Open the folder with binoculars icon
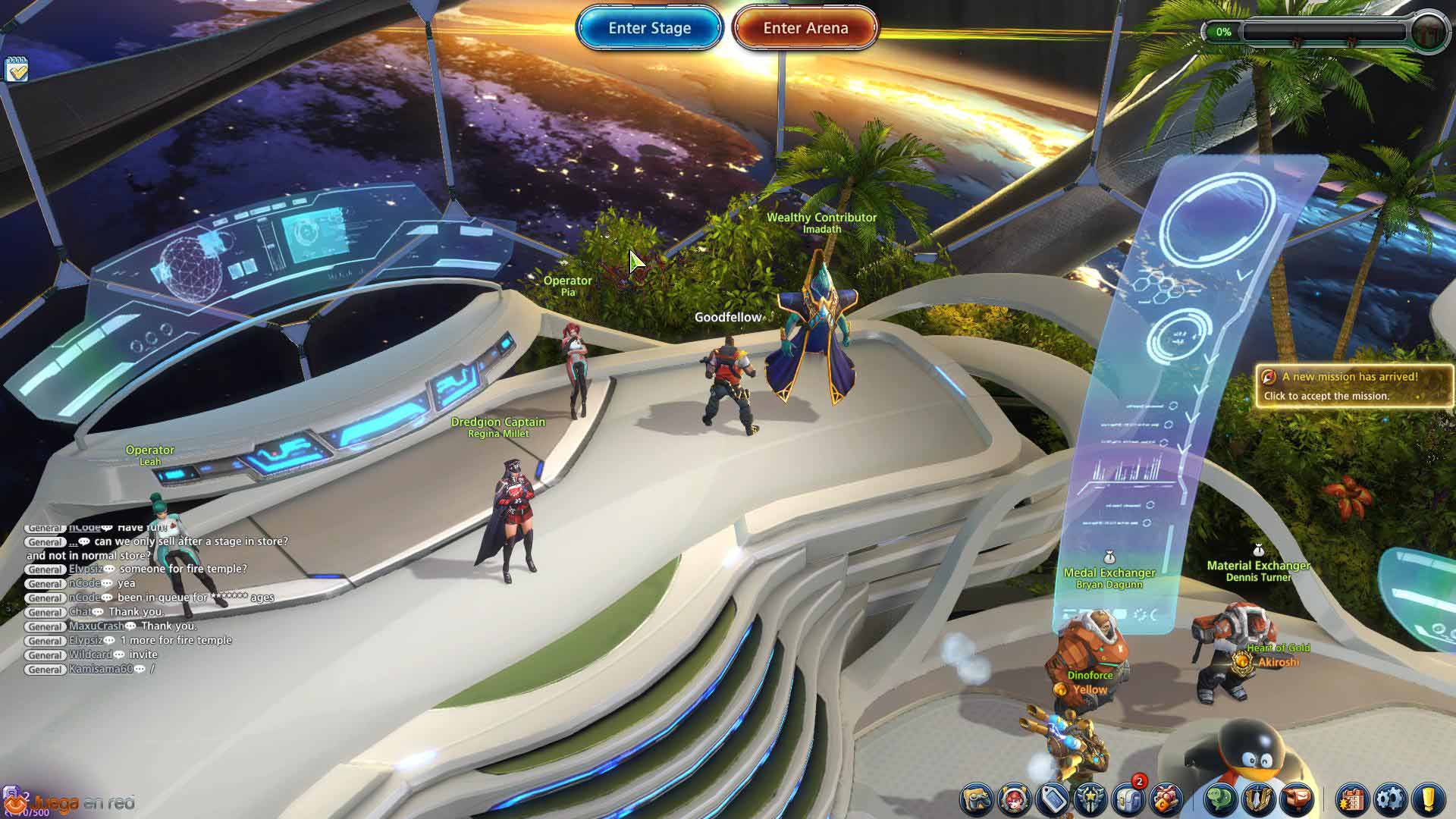The image size is (1456, 819). pyautogui.click(x=977, y=799)
